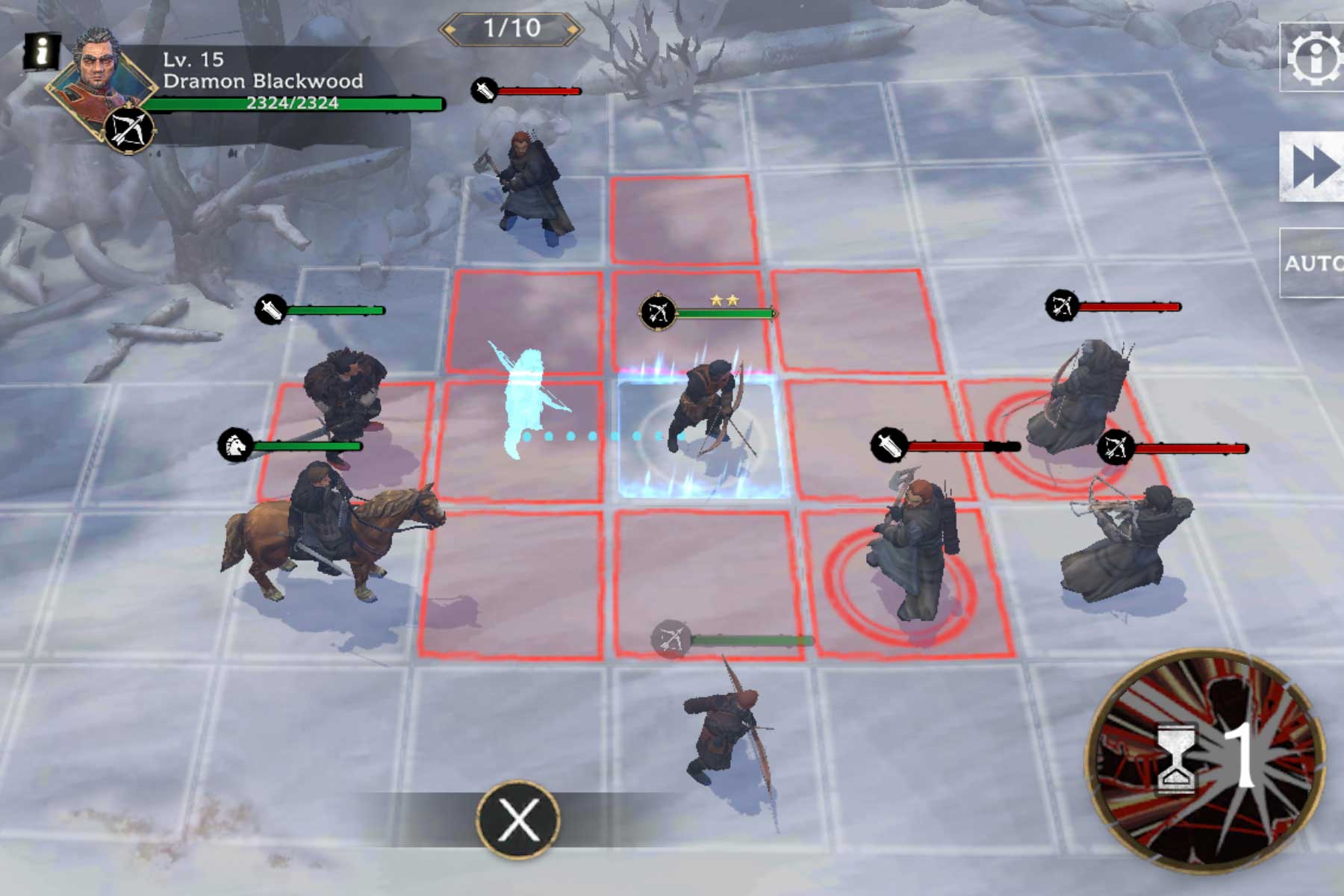Screen dimensions: 1344x896
Task: Click the black info icon beside portrait
Action: (42, 52)
